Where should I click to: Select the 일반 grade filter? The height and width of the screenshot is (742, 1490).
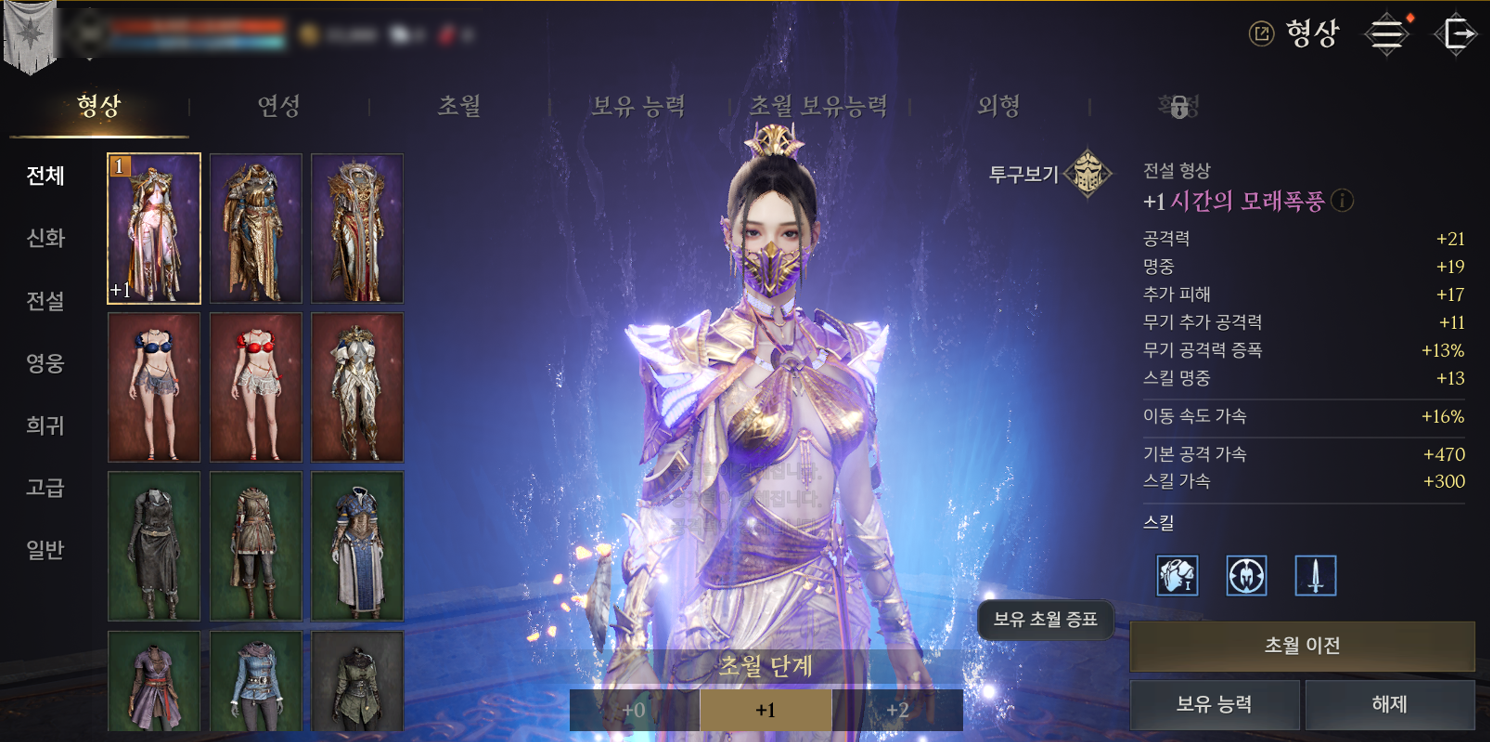tap(46, 550)
